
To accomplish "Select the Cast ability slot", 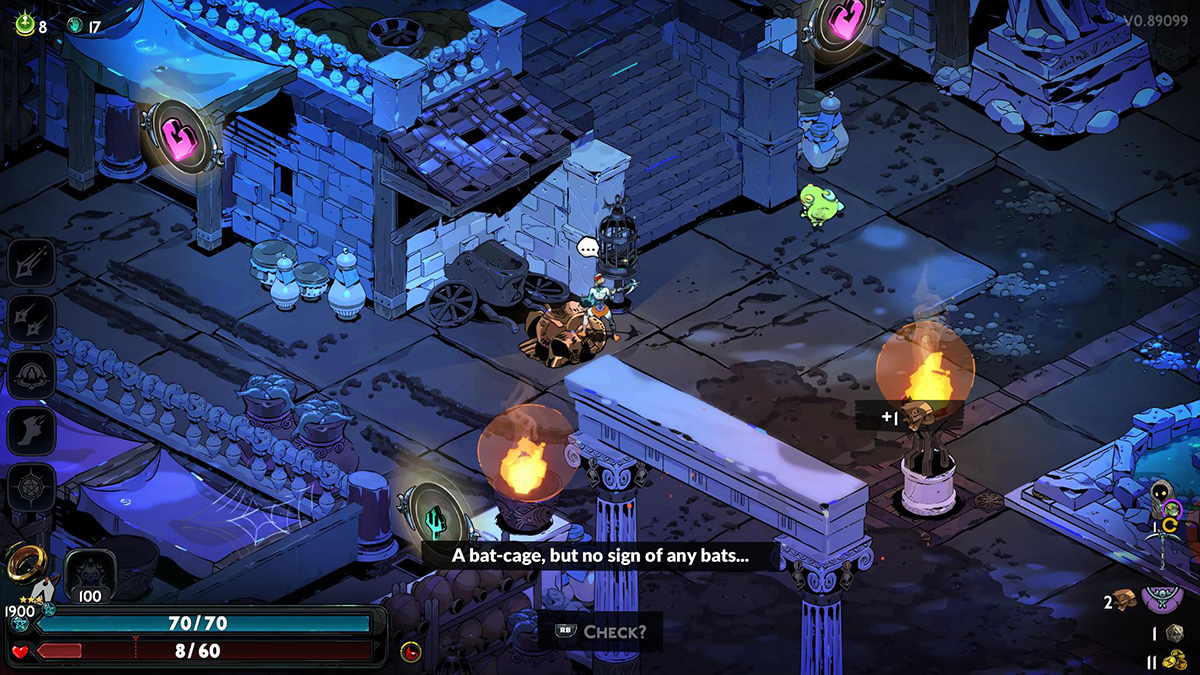I will [30, 375].
